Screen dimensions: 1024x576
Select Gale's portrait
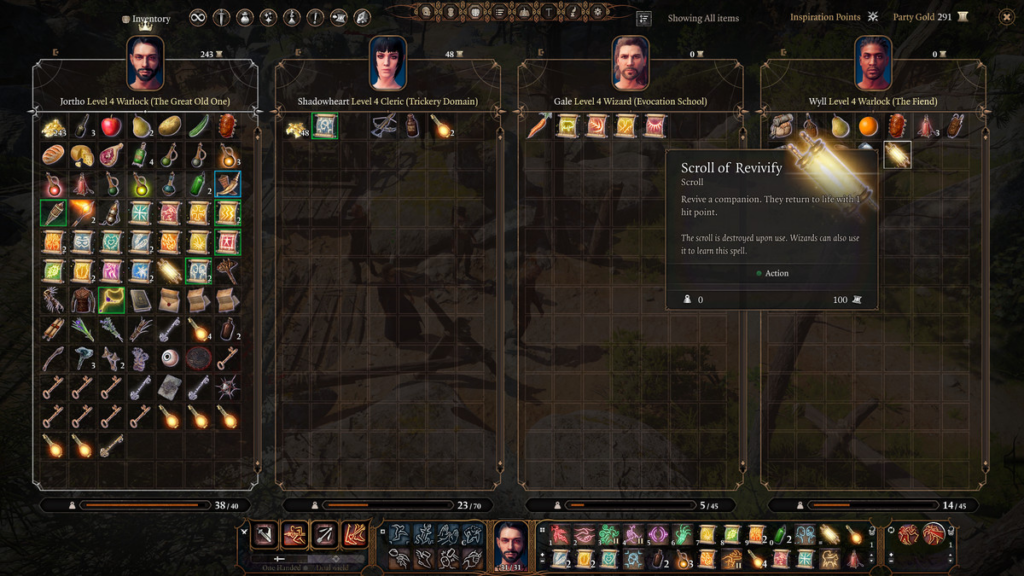(631, 64)
